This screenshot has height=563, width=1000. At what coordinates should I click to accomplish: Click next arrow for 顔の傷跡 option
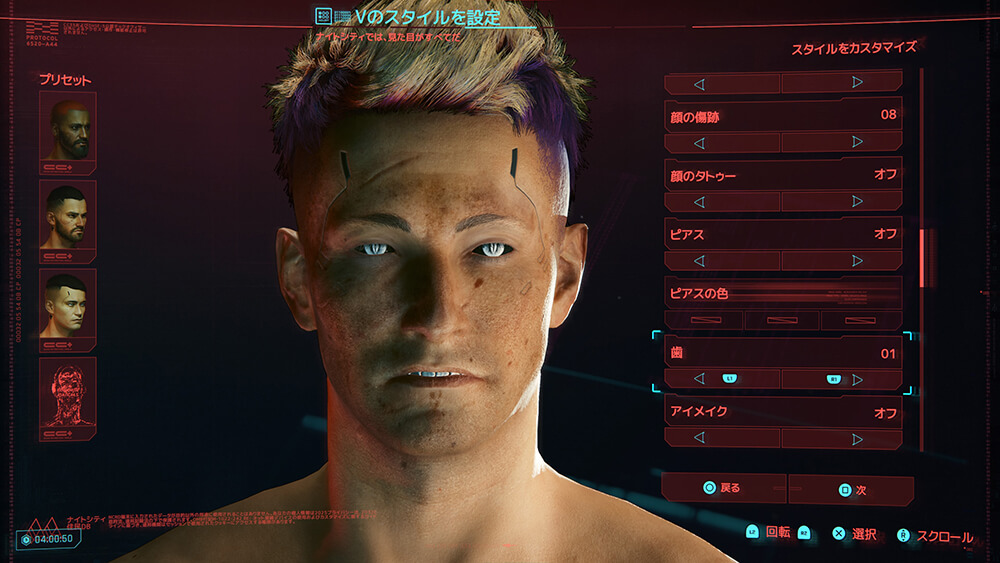(857, 142)
